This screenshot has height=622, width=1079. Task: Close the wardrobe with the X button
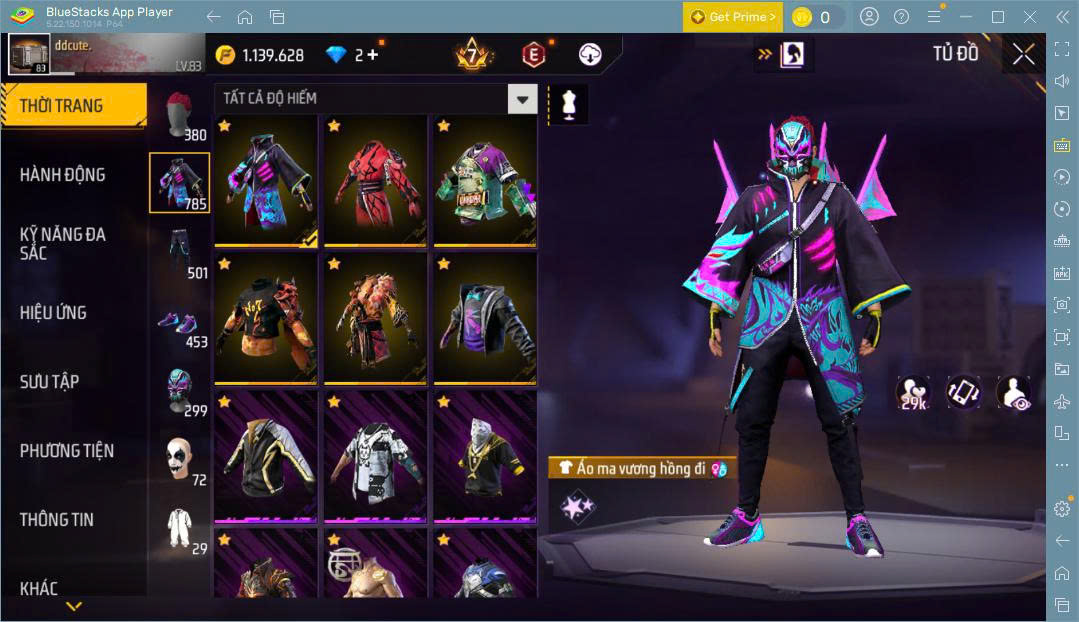click(x=1023, y=54)
